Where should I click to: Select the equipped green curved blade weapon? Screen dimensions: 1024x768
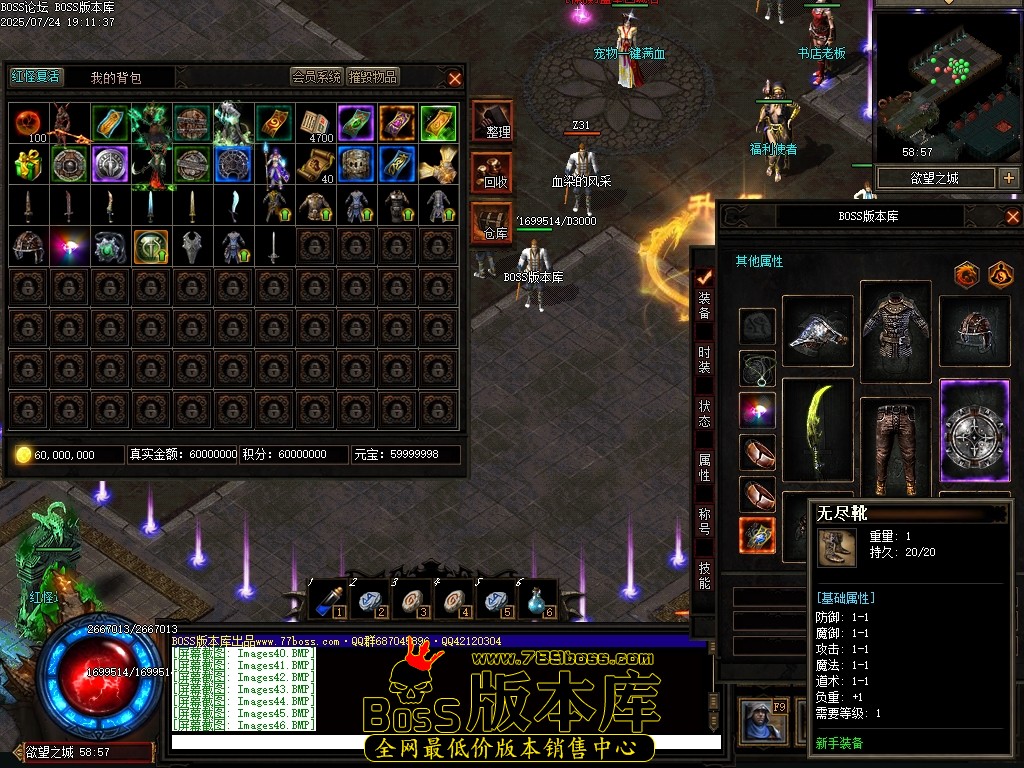coord(817,428)
